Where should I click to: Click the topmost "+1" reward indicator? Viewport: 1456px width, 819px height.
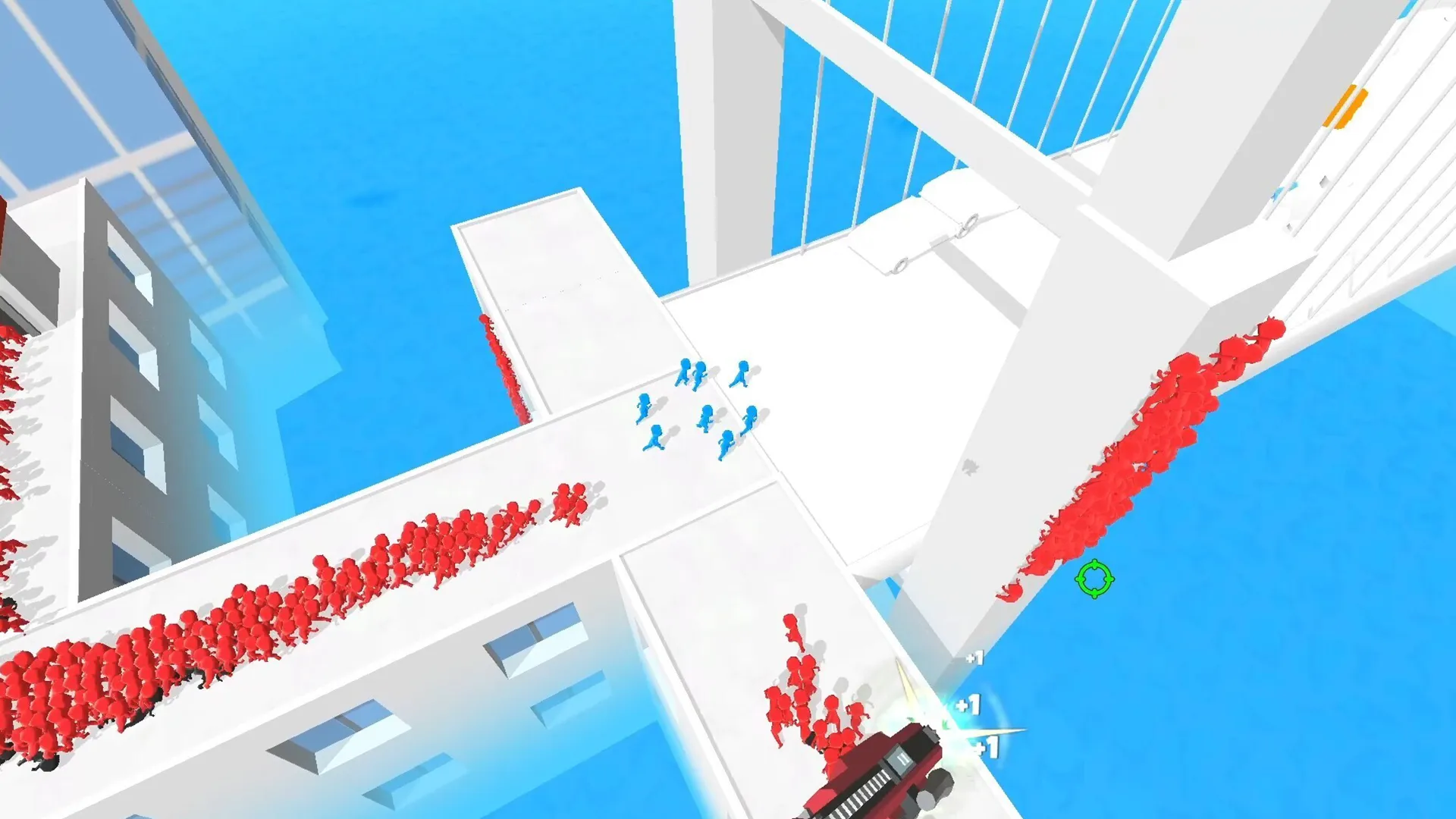(x=974, y=658)
